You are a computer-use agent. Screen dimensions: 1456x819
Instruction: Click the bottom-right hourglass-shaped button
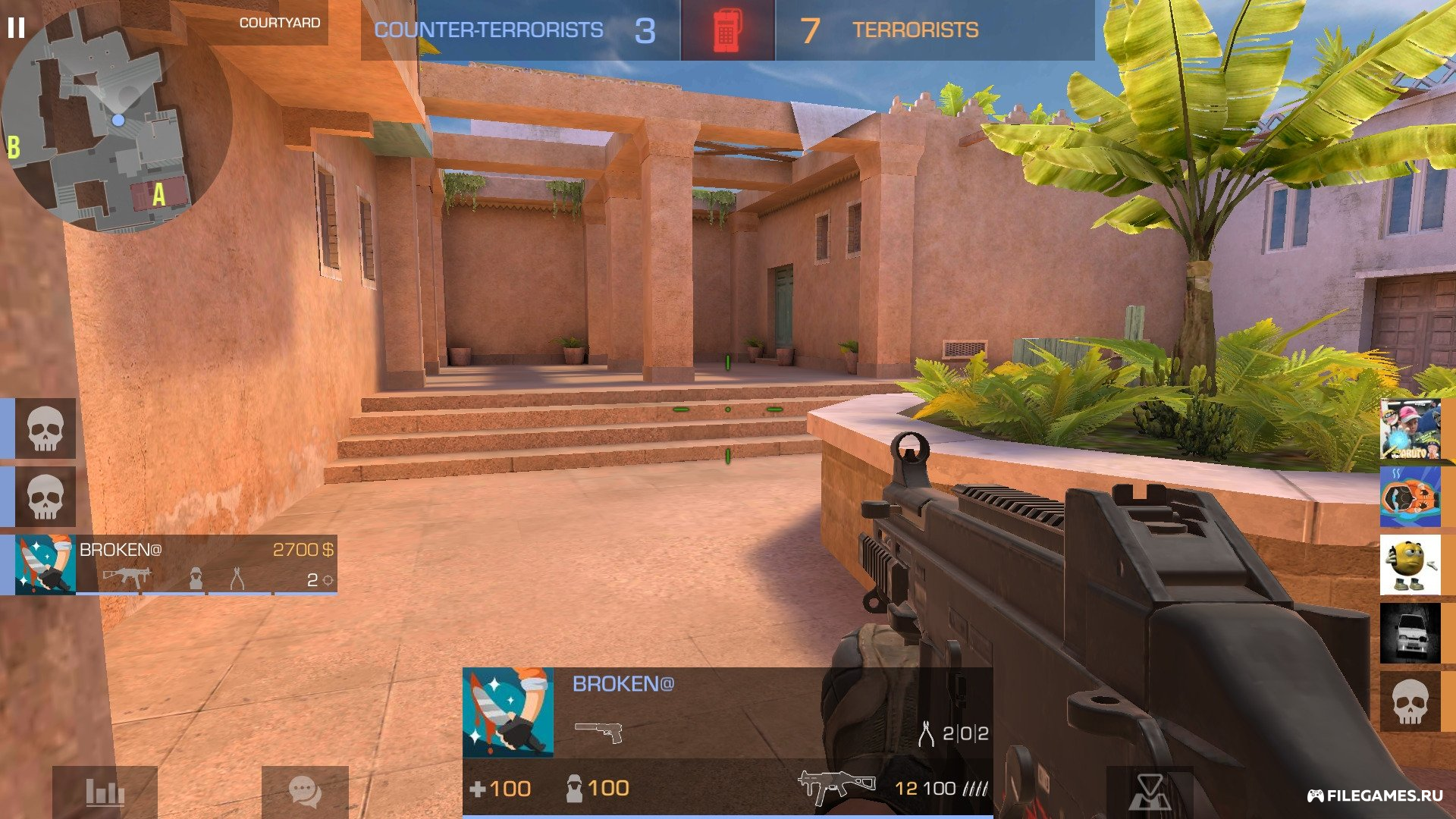[1150, 793]
